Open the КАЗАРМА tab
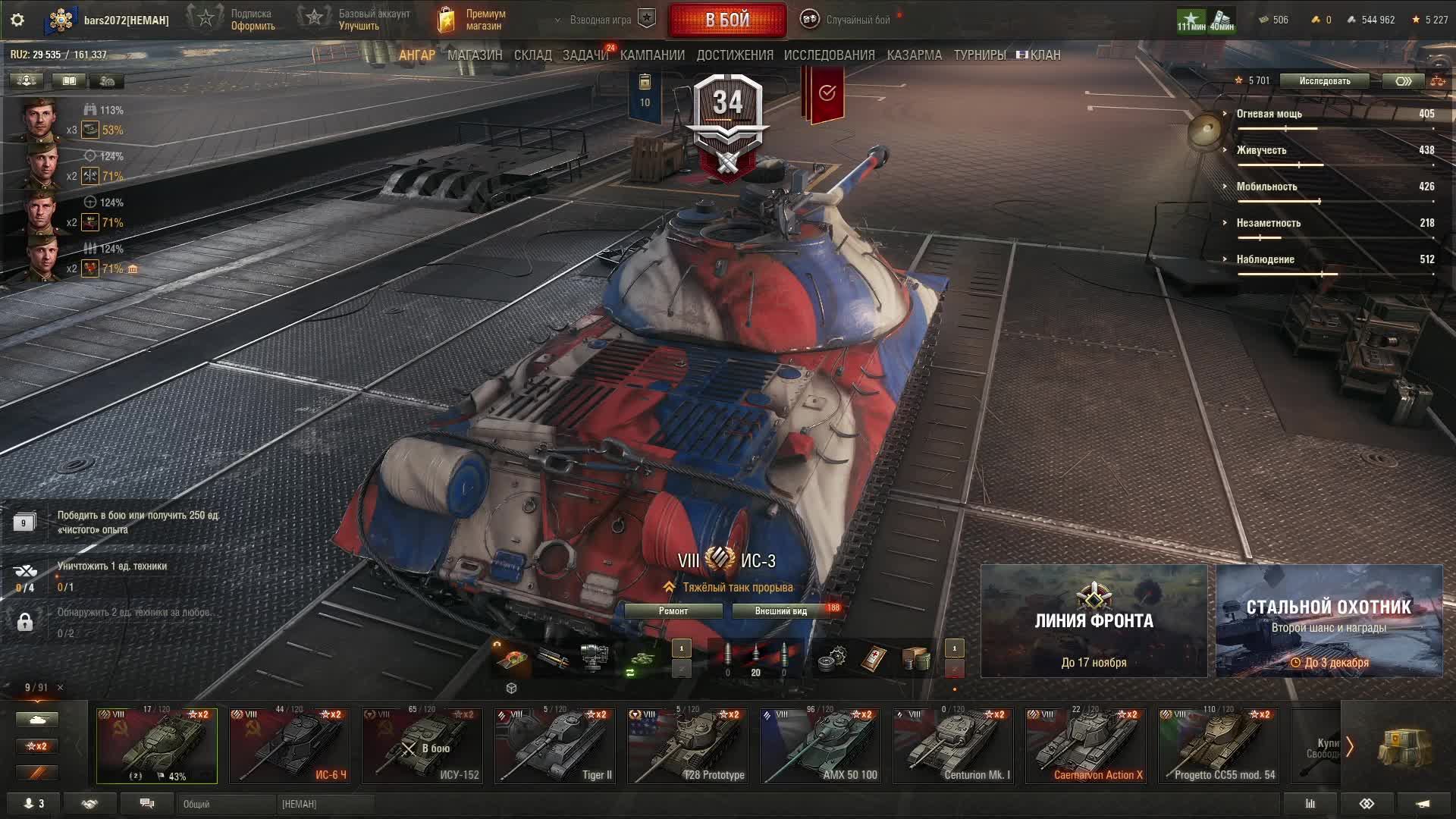Screen dimensions: 1456x819 point(914,55)
